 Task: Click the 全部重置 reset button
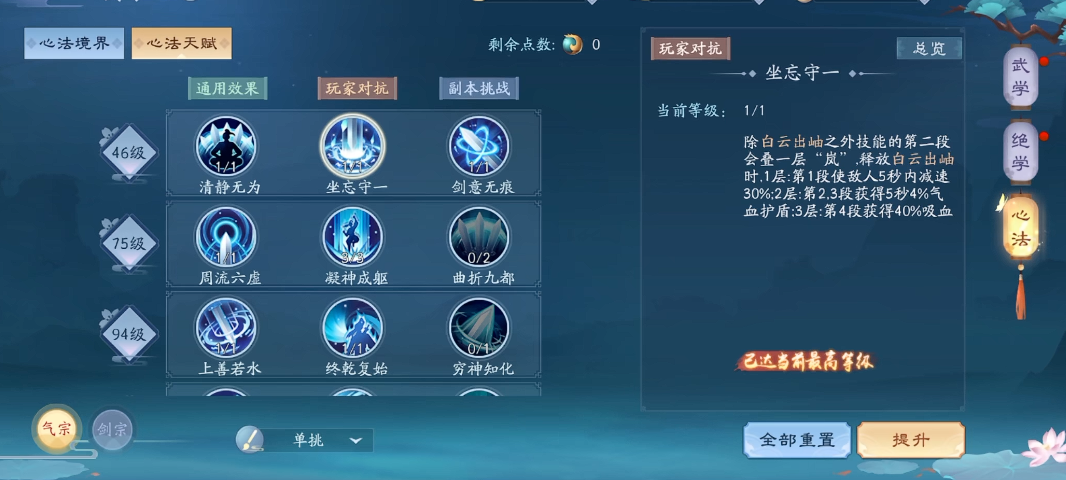tap(797, 440)
